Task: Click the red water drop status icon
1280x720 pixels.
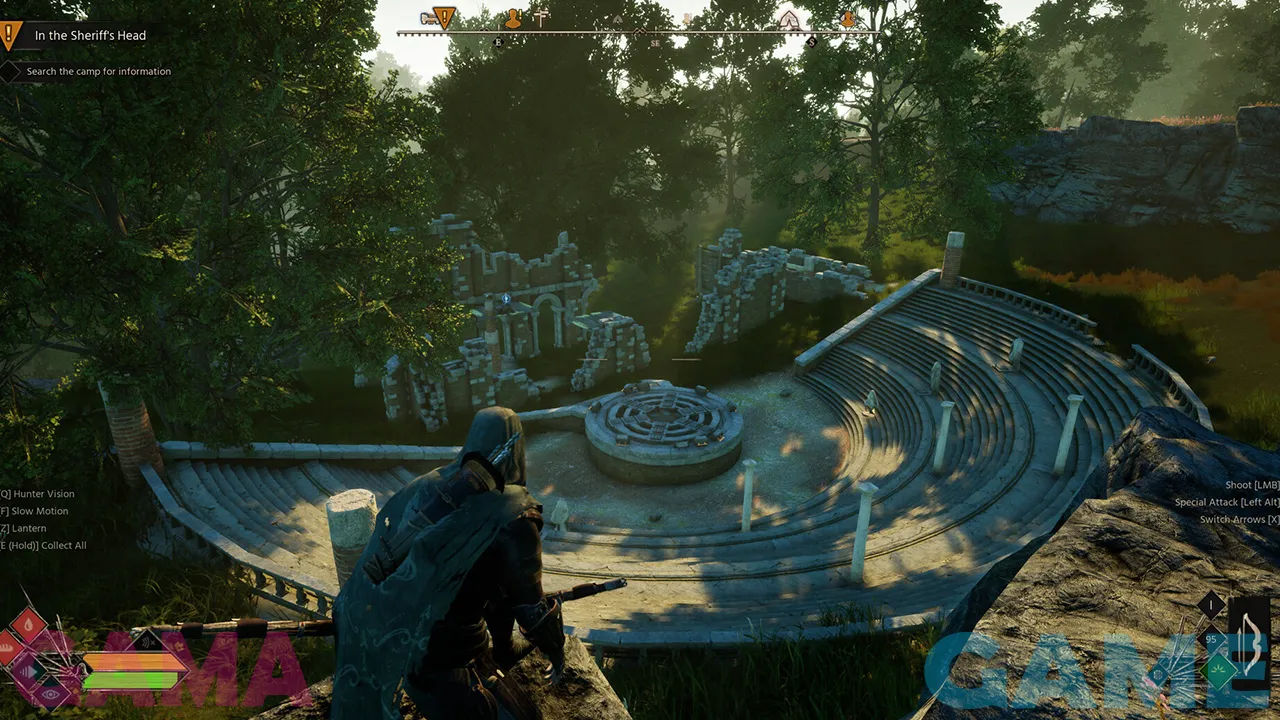Action: (x=28, y=625)
